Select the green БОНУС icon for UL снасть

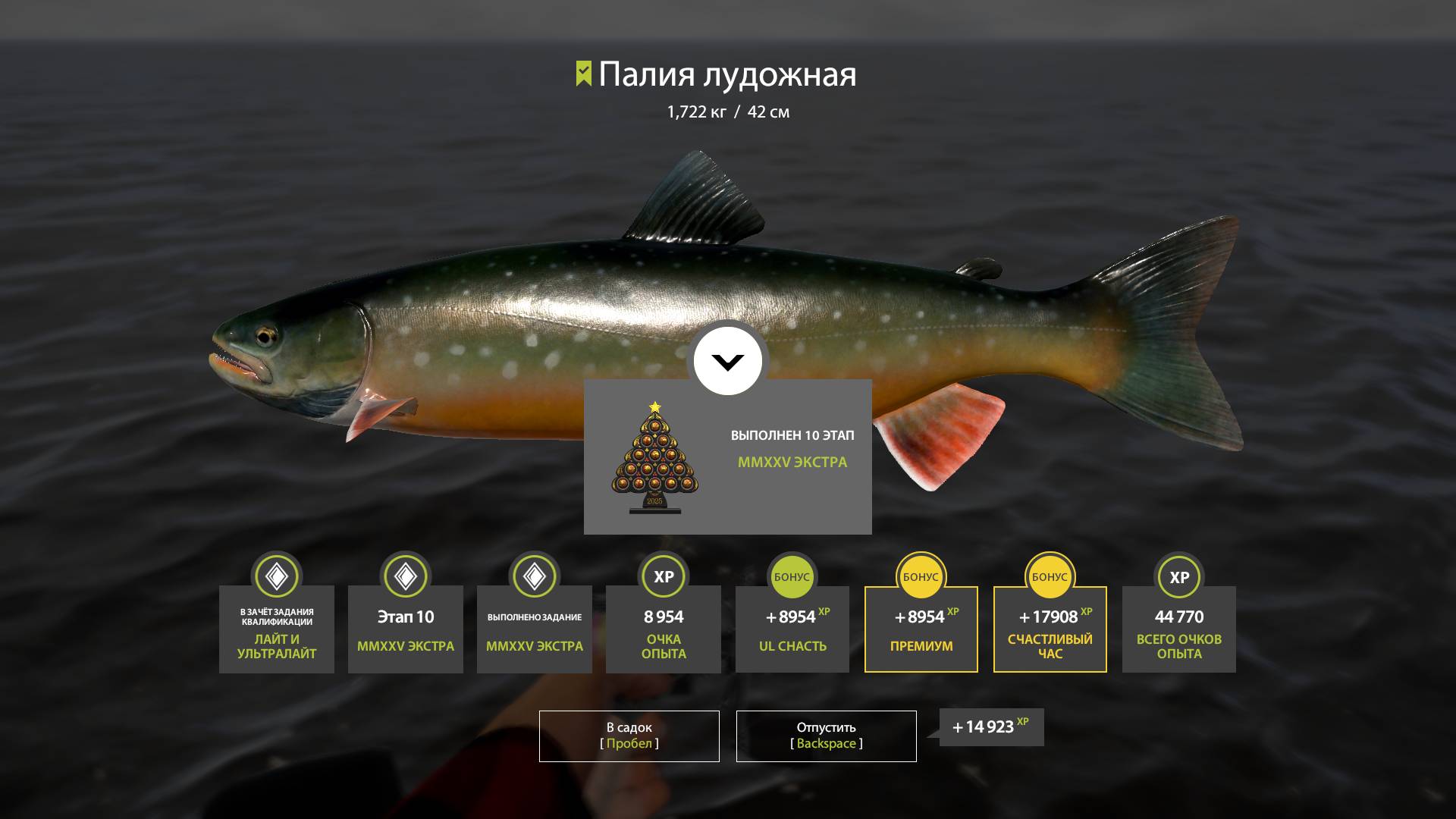coord(792,576)
